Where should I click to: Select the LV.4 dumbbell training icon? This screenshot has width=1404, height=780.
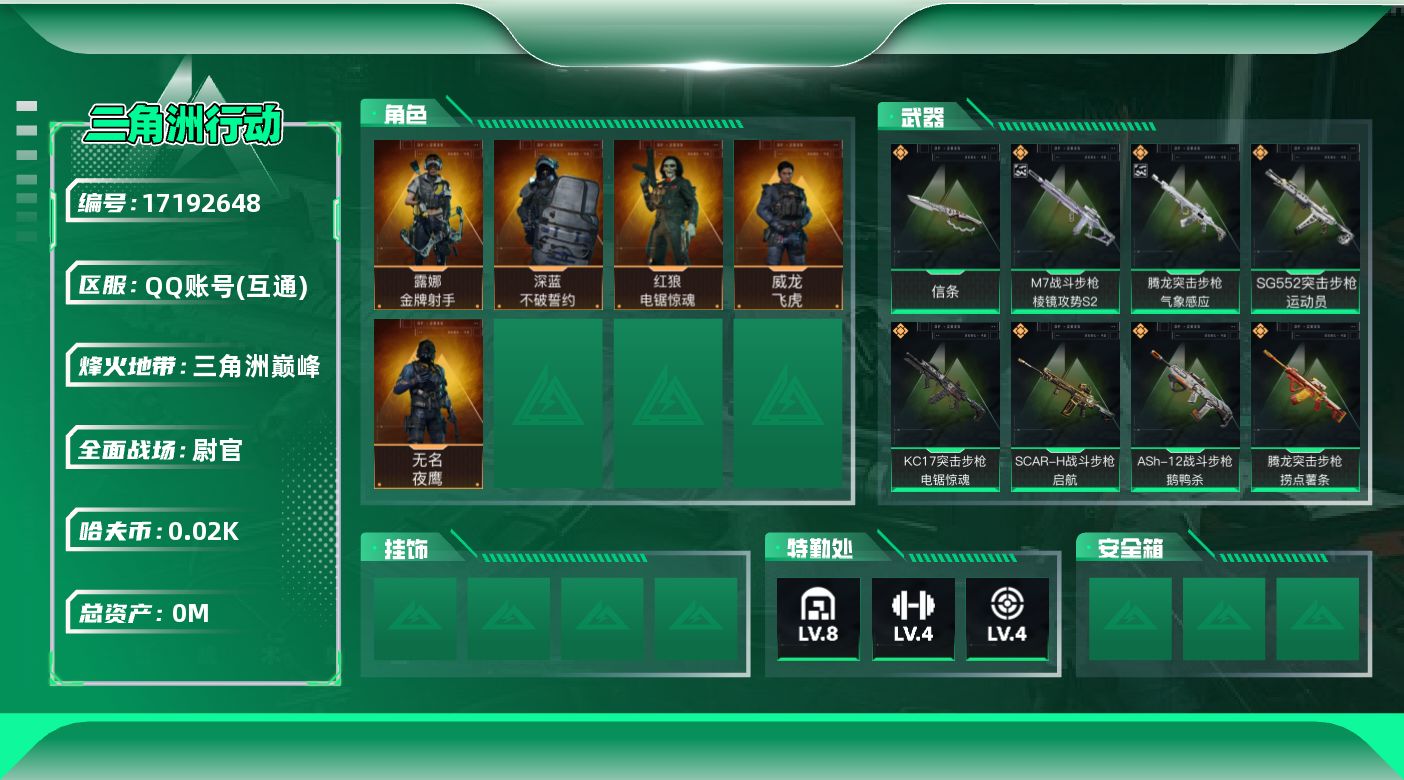[913, 618]
